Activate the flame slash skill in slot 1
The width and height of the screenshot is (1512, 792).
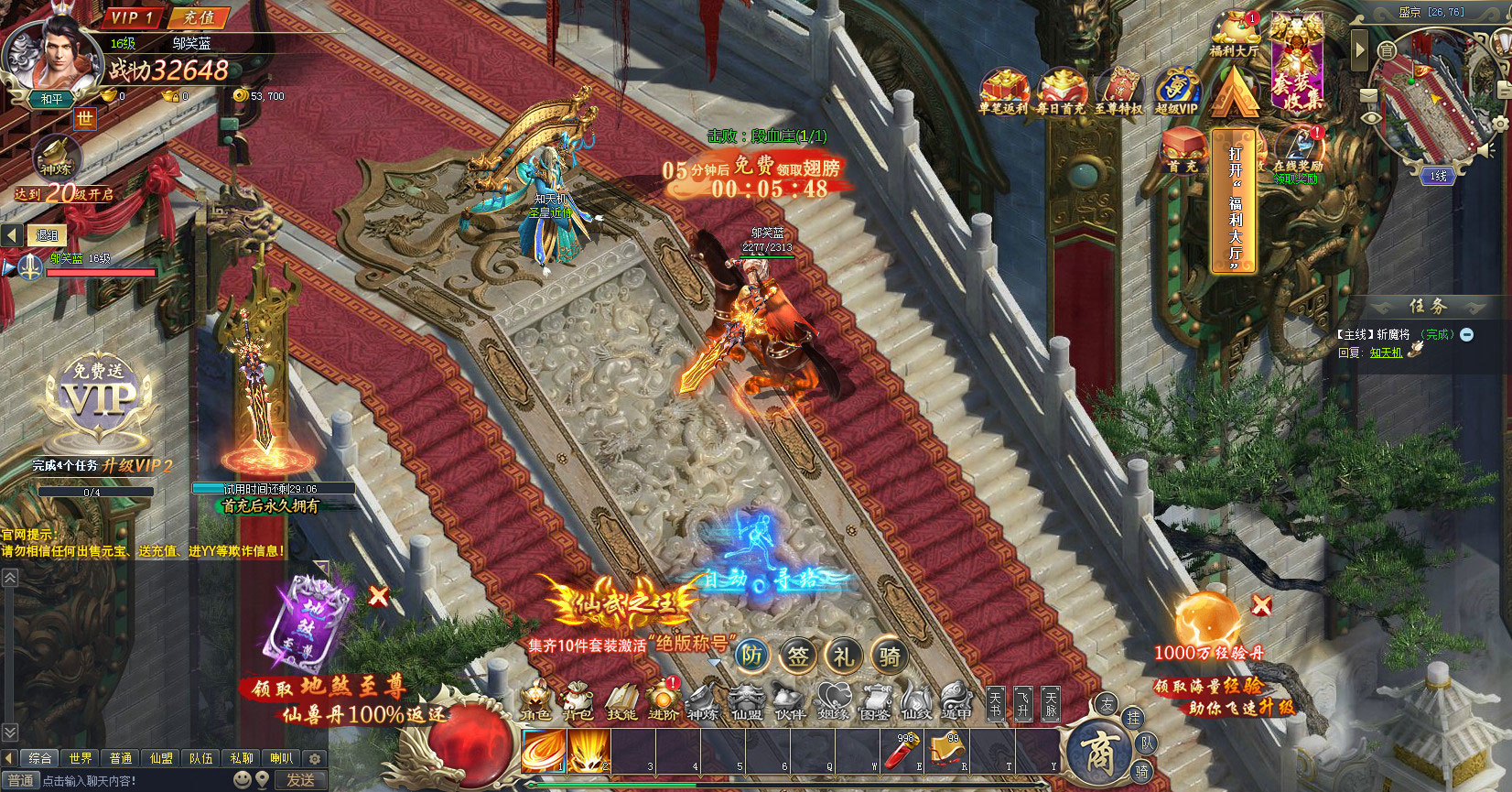(544, 752)
